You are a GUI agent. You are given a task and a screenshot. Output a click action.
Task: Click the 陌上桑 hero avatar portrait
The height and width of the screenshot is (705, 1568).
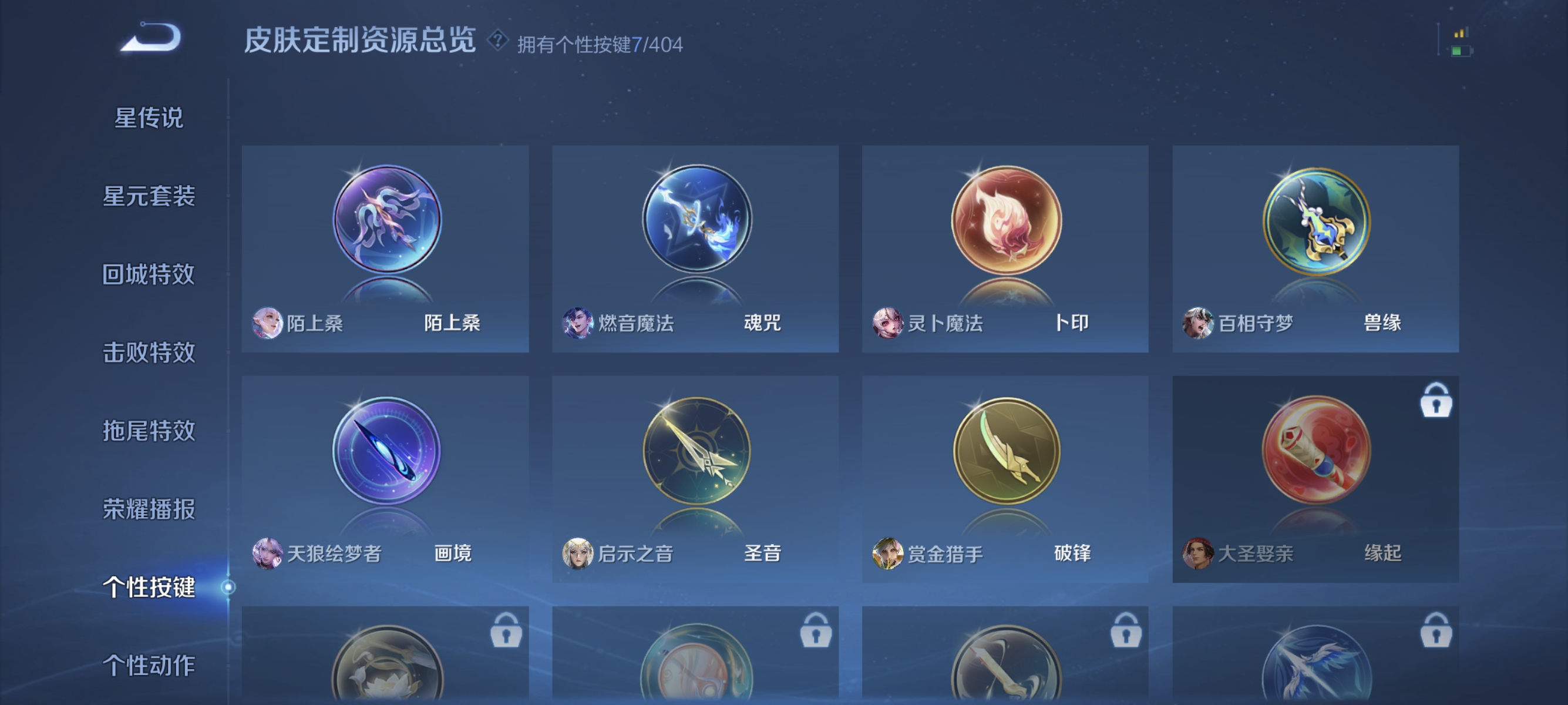pyautogui.click(x=268, y=324)
